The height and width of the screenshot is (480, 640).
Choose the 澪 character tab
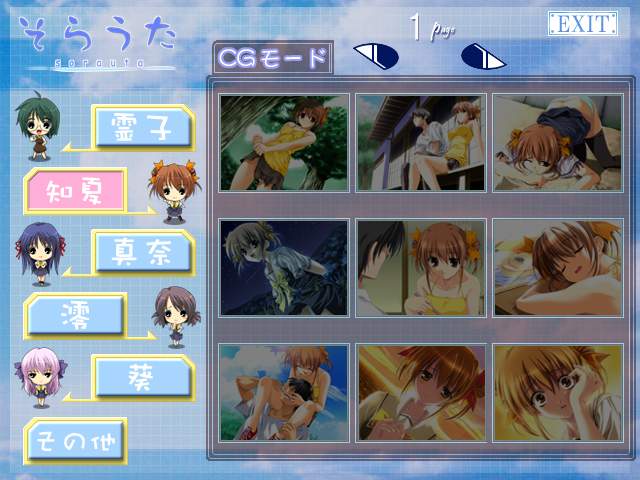pyautogui.click(x=75, y=314)
